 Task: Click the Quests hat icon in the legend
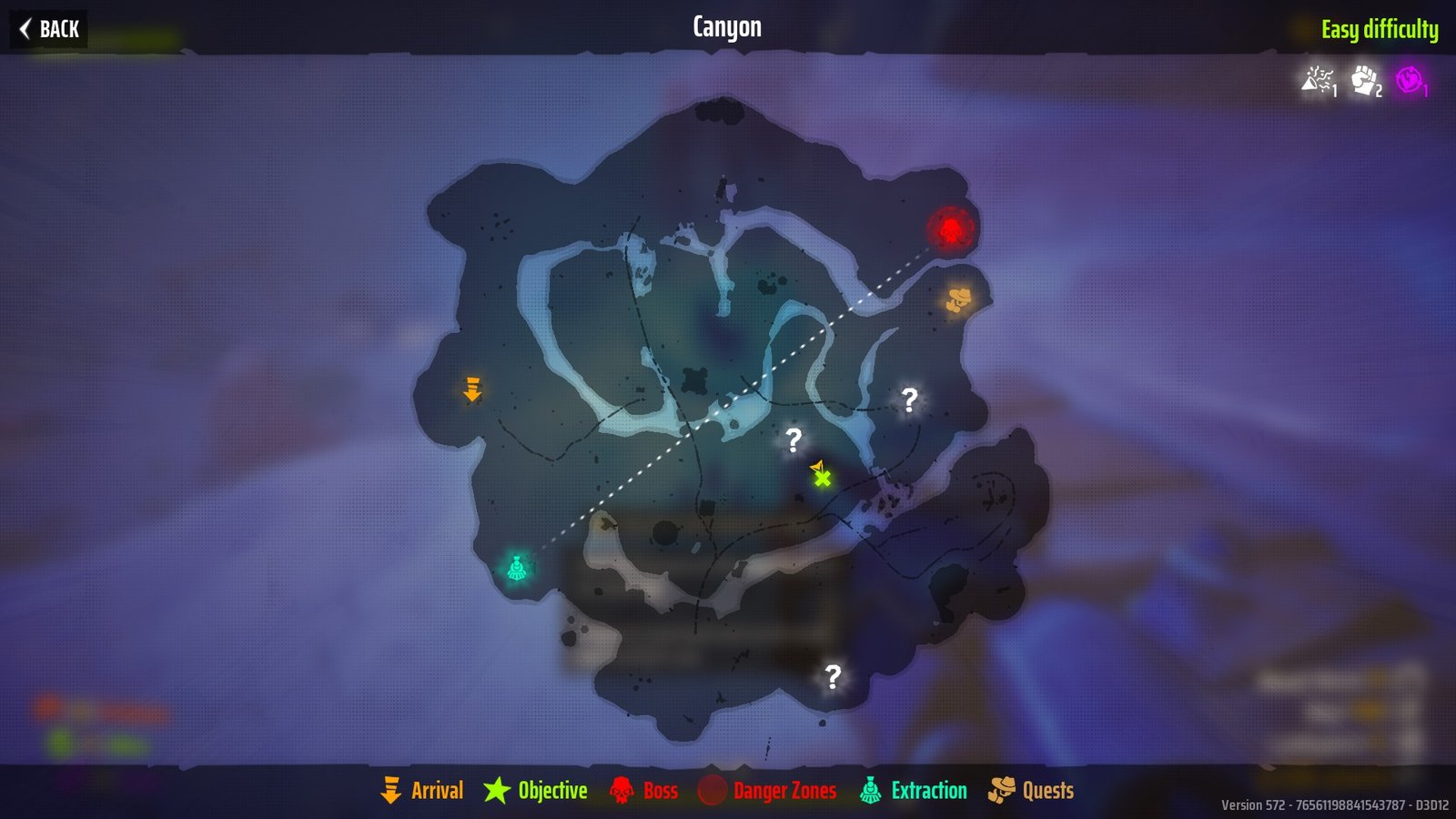pos(1001,791)
